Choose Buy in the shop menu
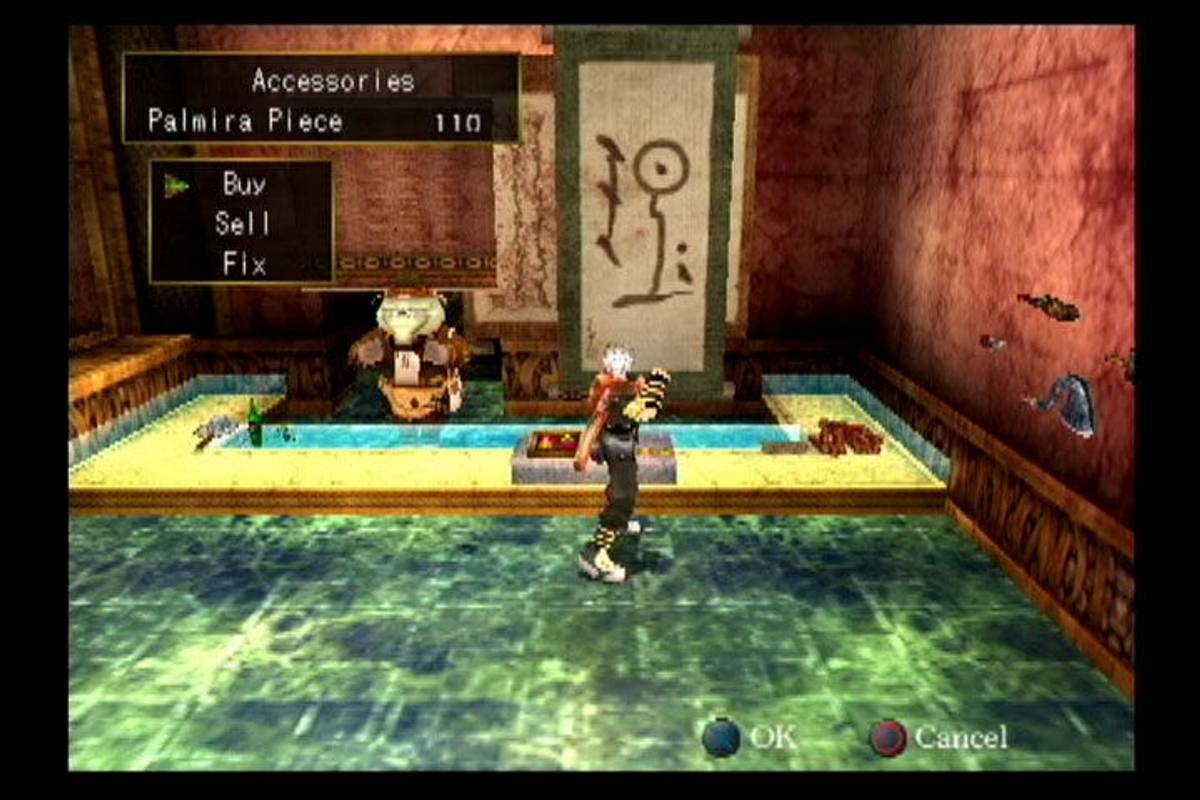This screenshot has height=800, width=1200. tap(244, 184)
